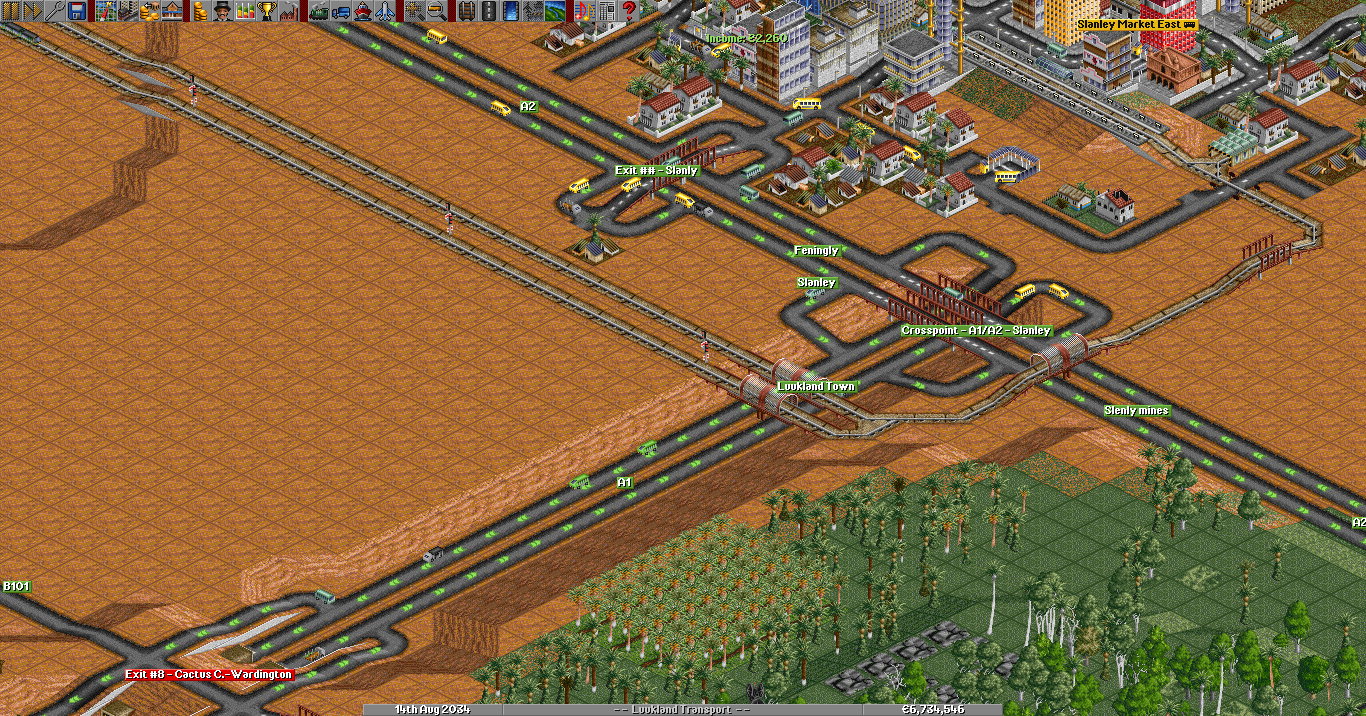The width and height of the screenshot is (1366, 716).
Task: Show the road vehicle list
Action: [341, 11]
